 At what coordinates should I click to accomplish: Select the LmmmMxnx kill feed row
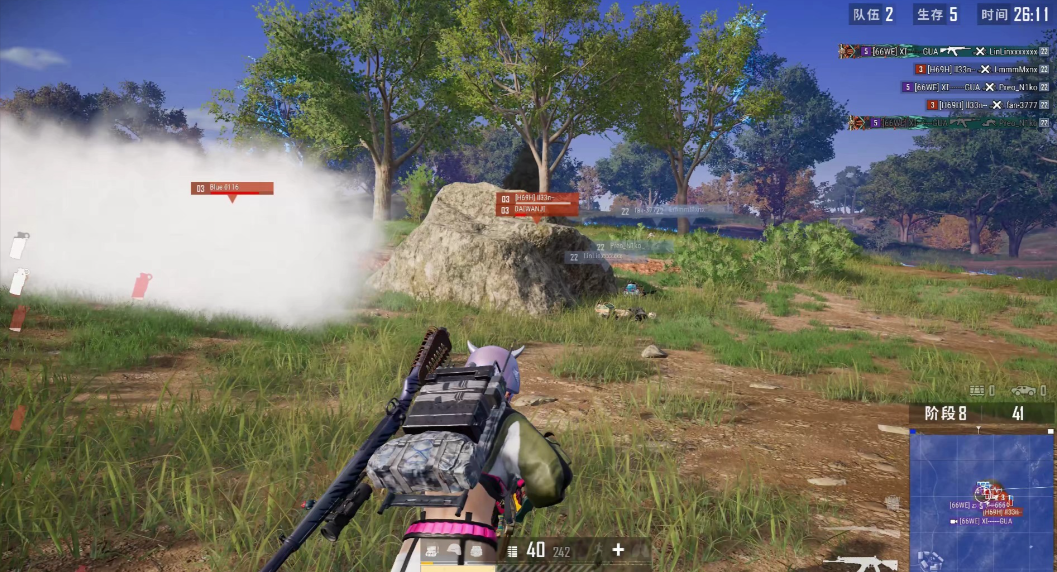pyautogui.click(x=983, y=69)
